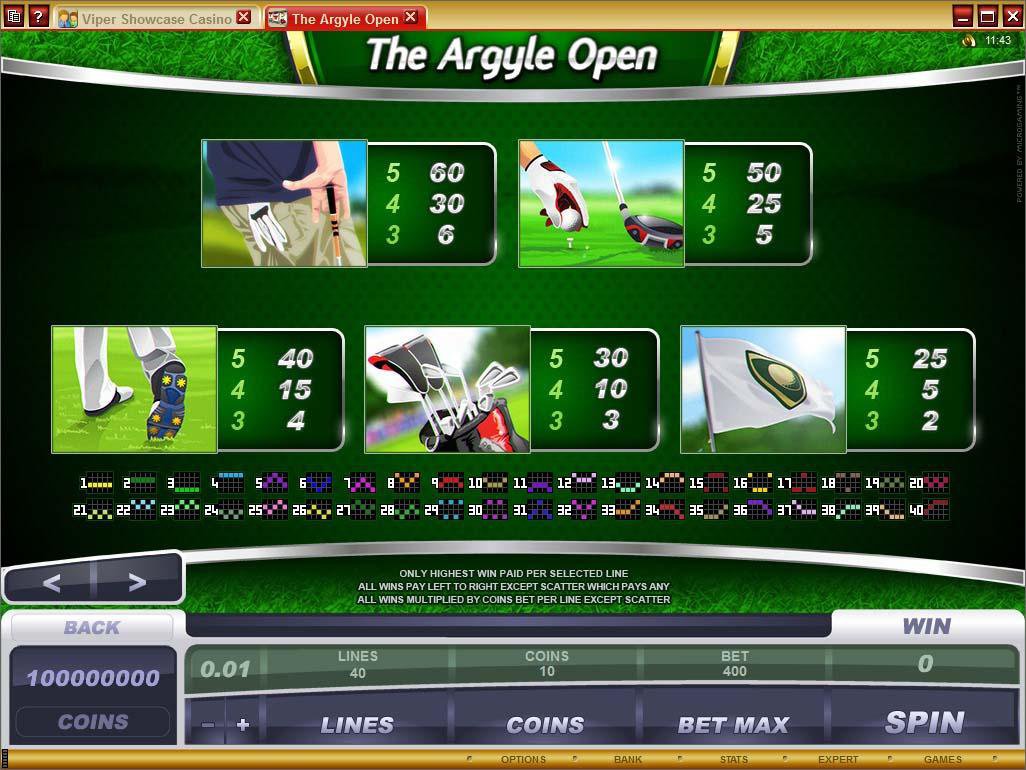Open the OPTIONS menu
This screenshot has width=1026, height=770.
pos(523,760)
